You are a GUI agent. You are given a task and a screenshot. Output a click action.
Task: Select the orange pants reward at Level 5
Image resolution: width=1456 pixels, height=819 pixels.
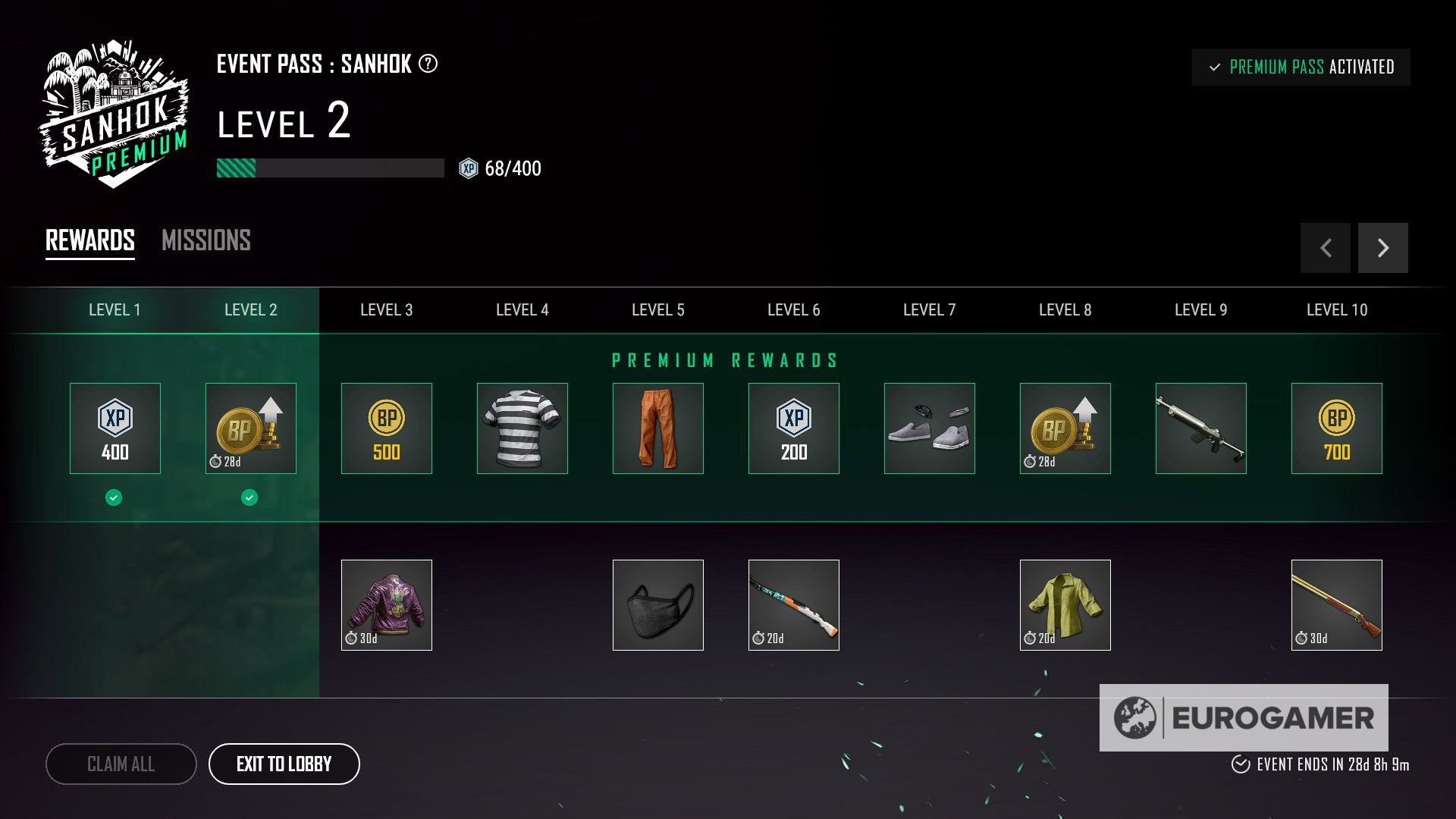(657, 428)
